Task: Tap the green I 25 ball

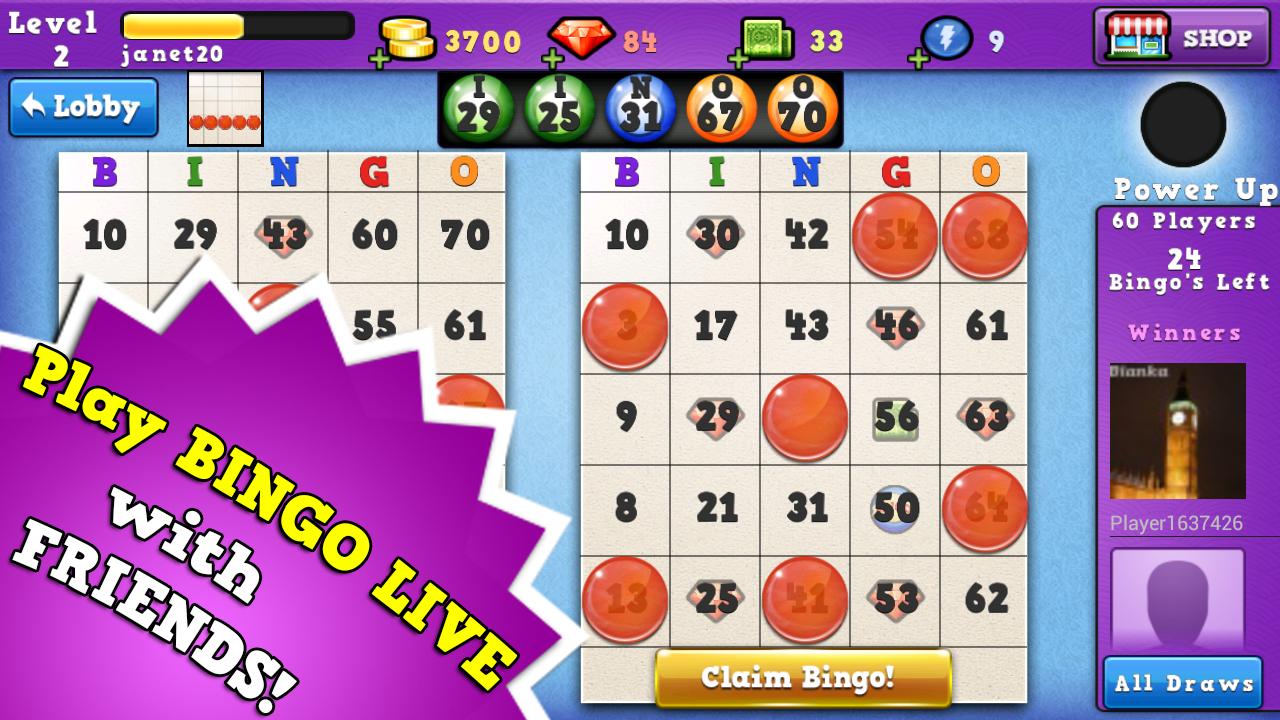Action: pyautogui.click(x=558, y=109)
